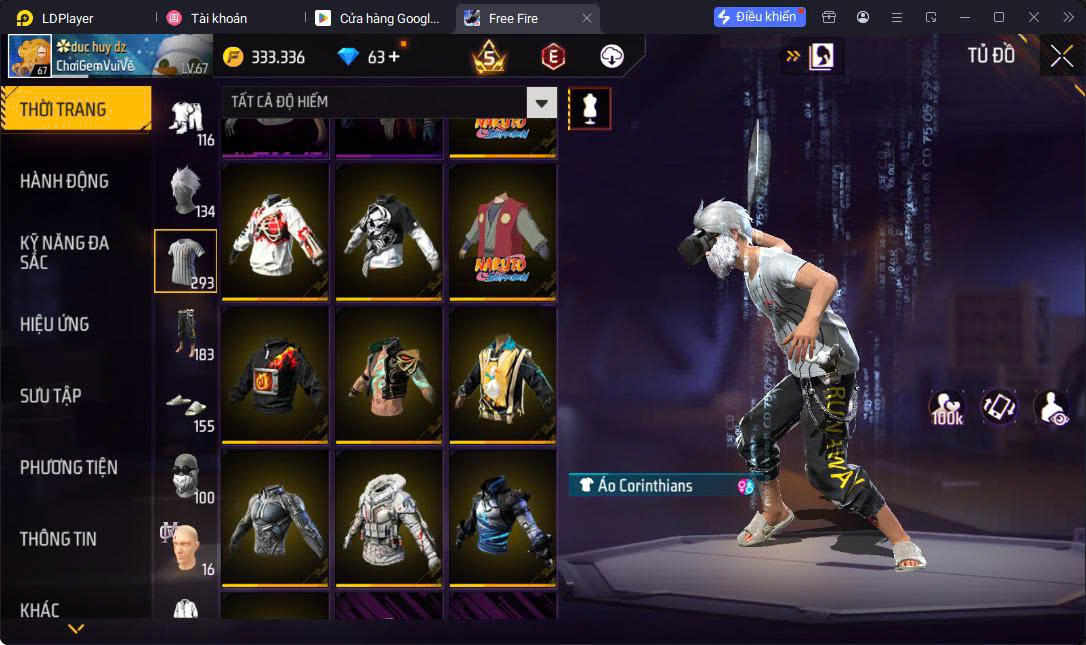The width and height of the screenshot is (1086, 645).
Task: Go to the SƯU TẬP section
Action: [51, 395]
